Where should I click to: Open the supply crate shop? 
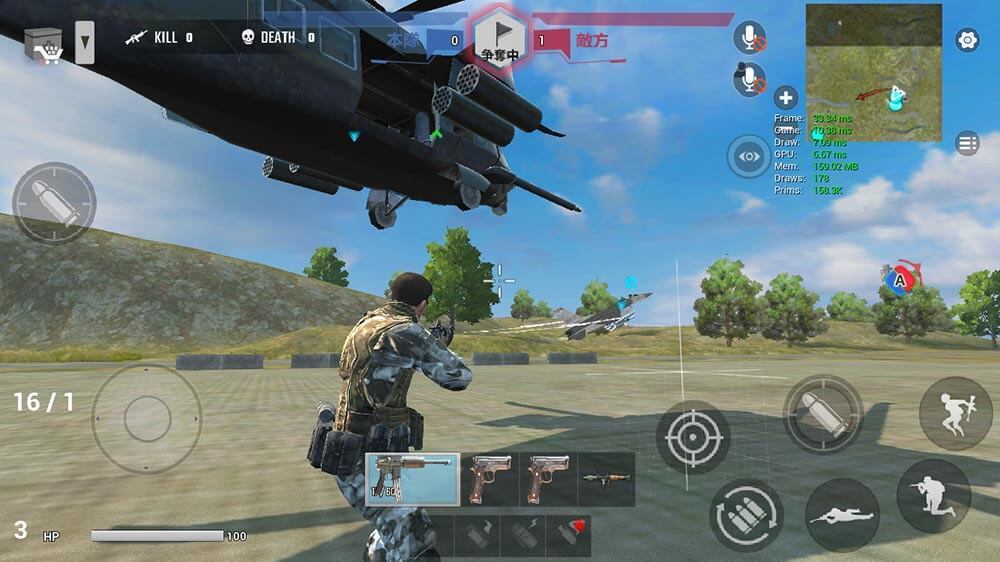(43, 44)
